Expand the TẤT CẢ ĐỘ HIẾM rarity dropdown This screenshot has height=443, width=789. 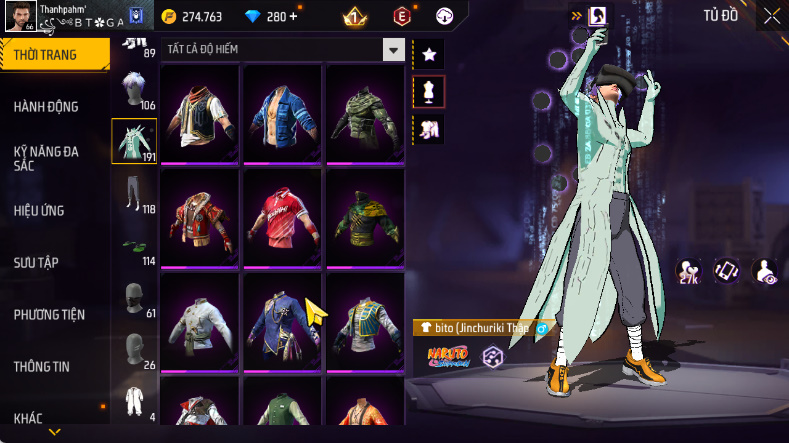click(393, 49)
